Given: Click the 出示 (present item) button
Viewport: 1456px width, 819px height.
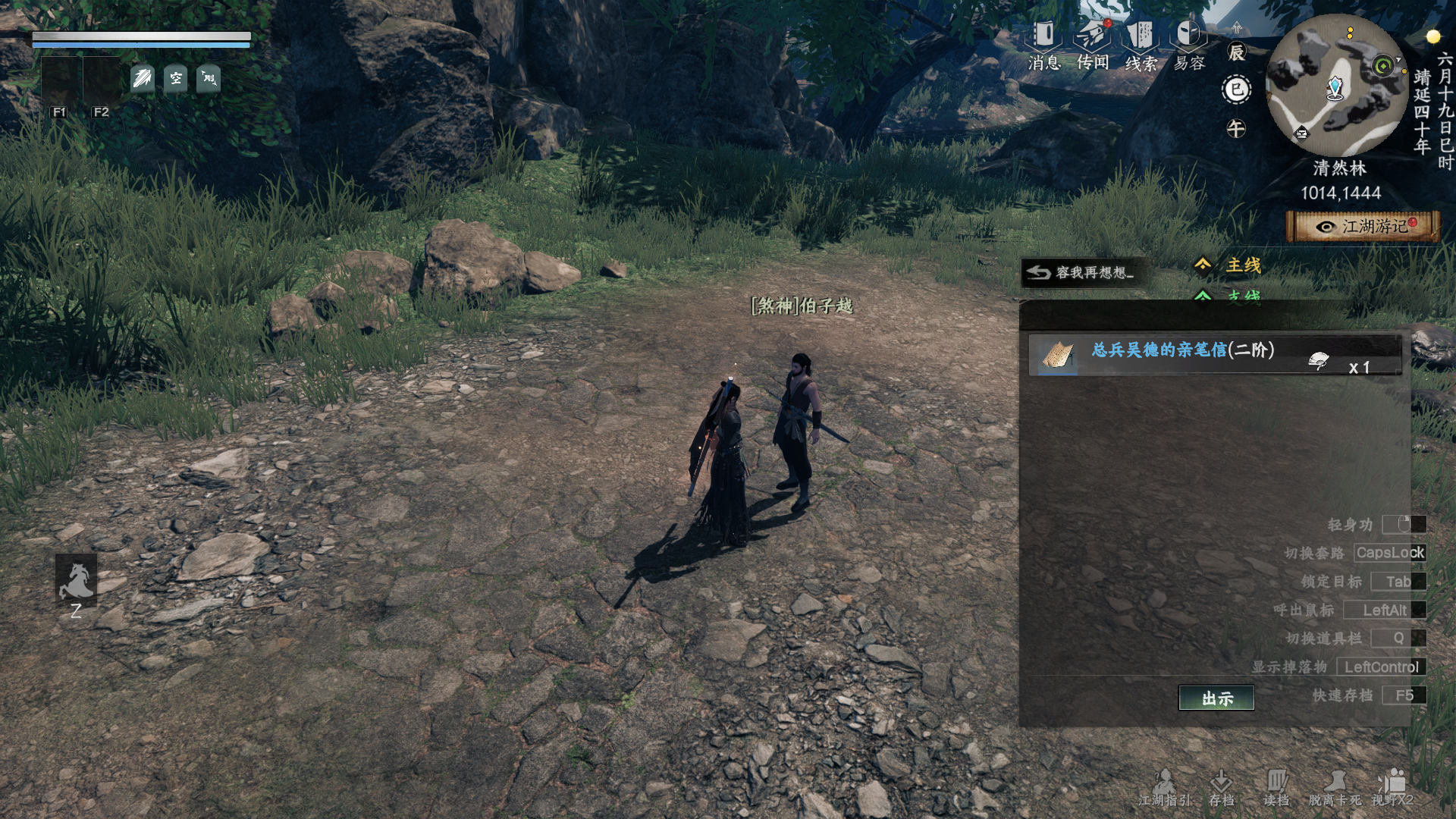Looking at the screenshot, I should click(1216, 698).
